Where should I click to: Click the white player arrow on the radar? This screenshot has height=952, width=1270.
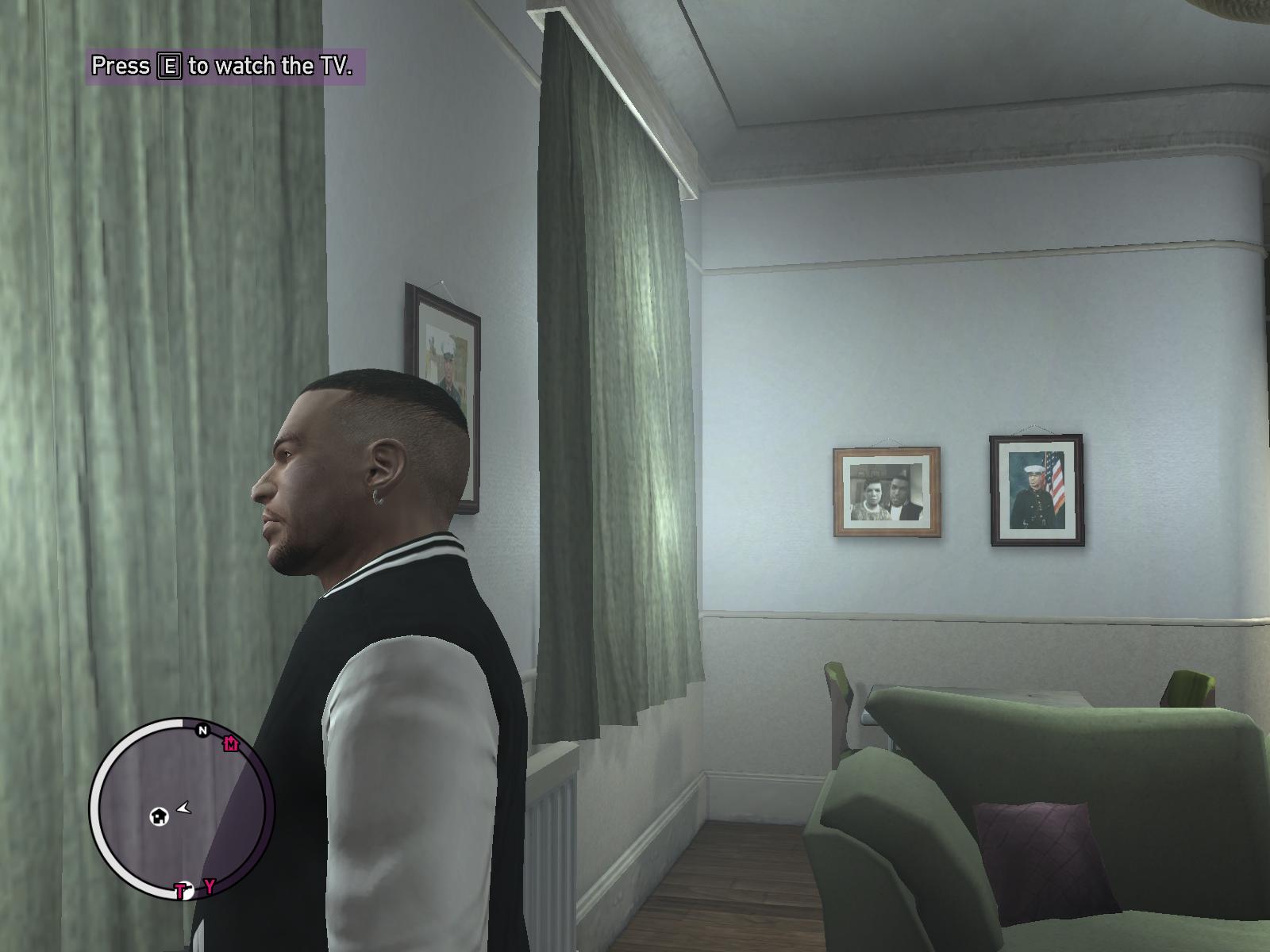(185, 808)
